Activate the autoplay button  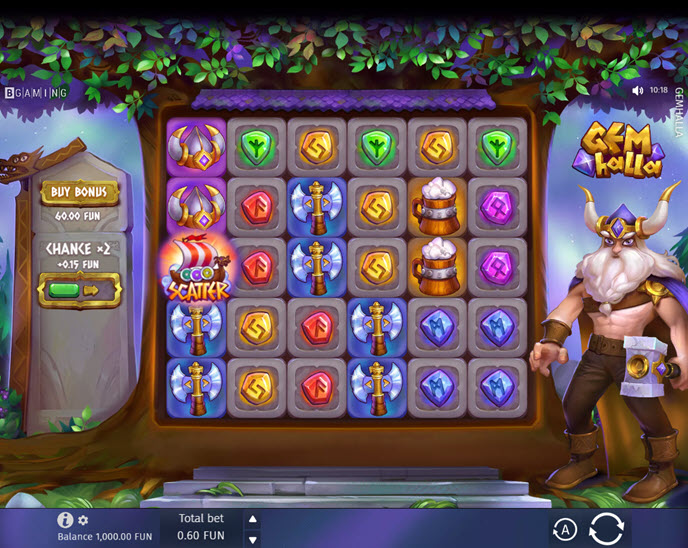[x=564, y=528]
